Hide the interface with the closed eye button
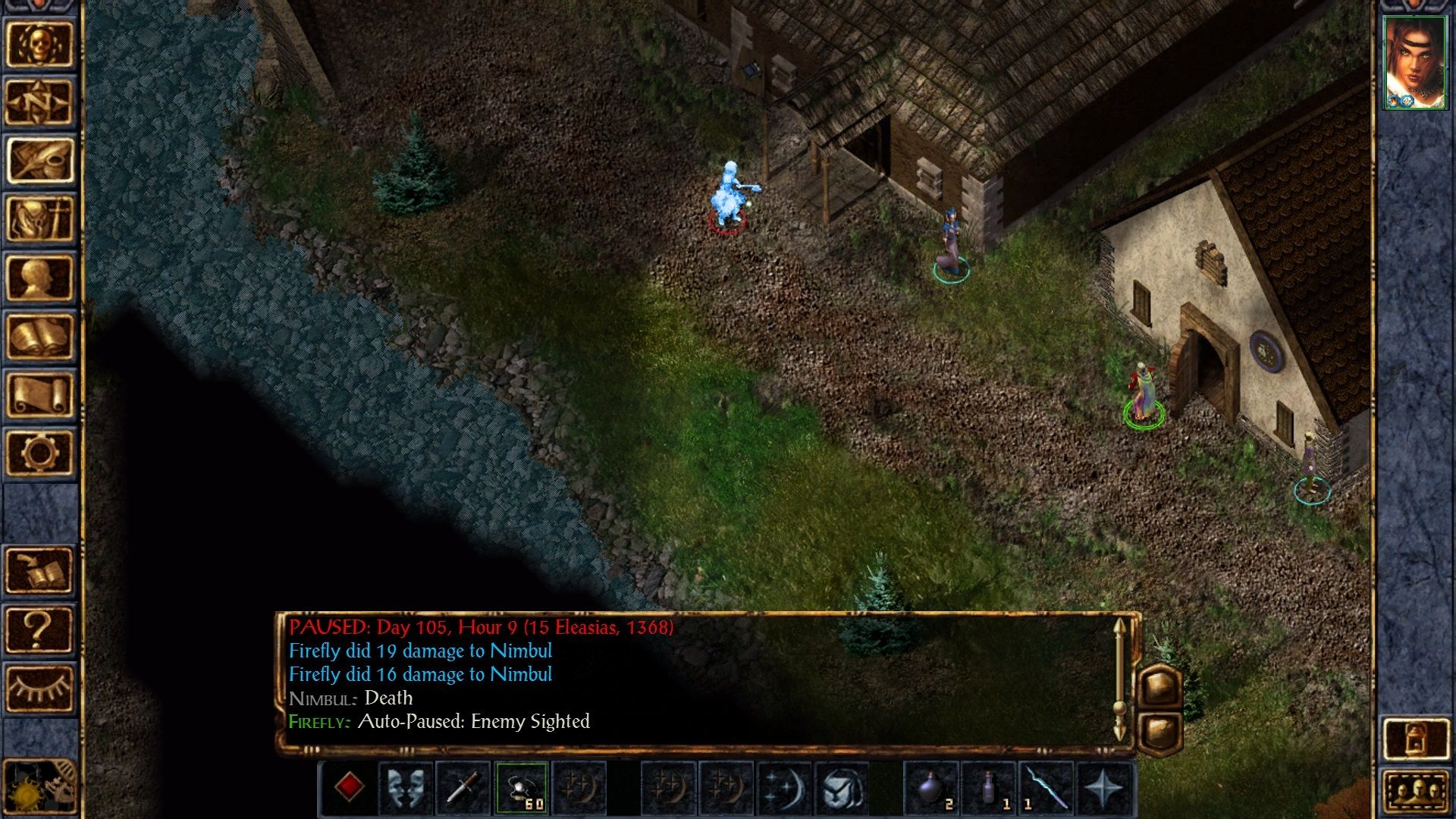Screen dimensions: 1456x819 click(39, 689)
